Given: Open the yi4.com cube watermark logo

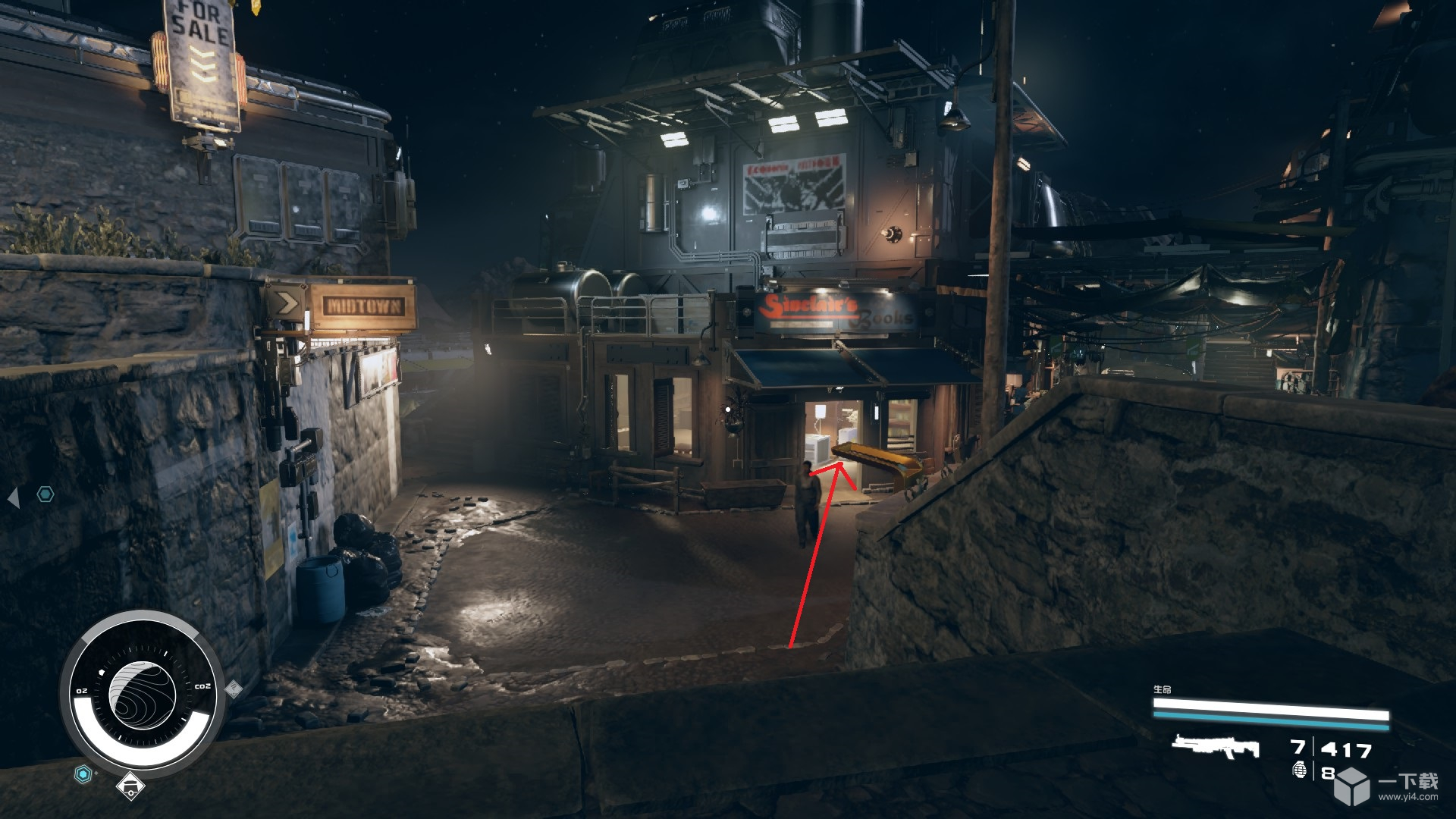Looking at the screenshot, I should (1351, 784).
